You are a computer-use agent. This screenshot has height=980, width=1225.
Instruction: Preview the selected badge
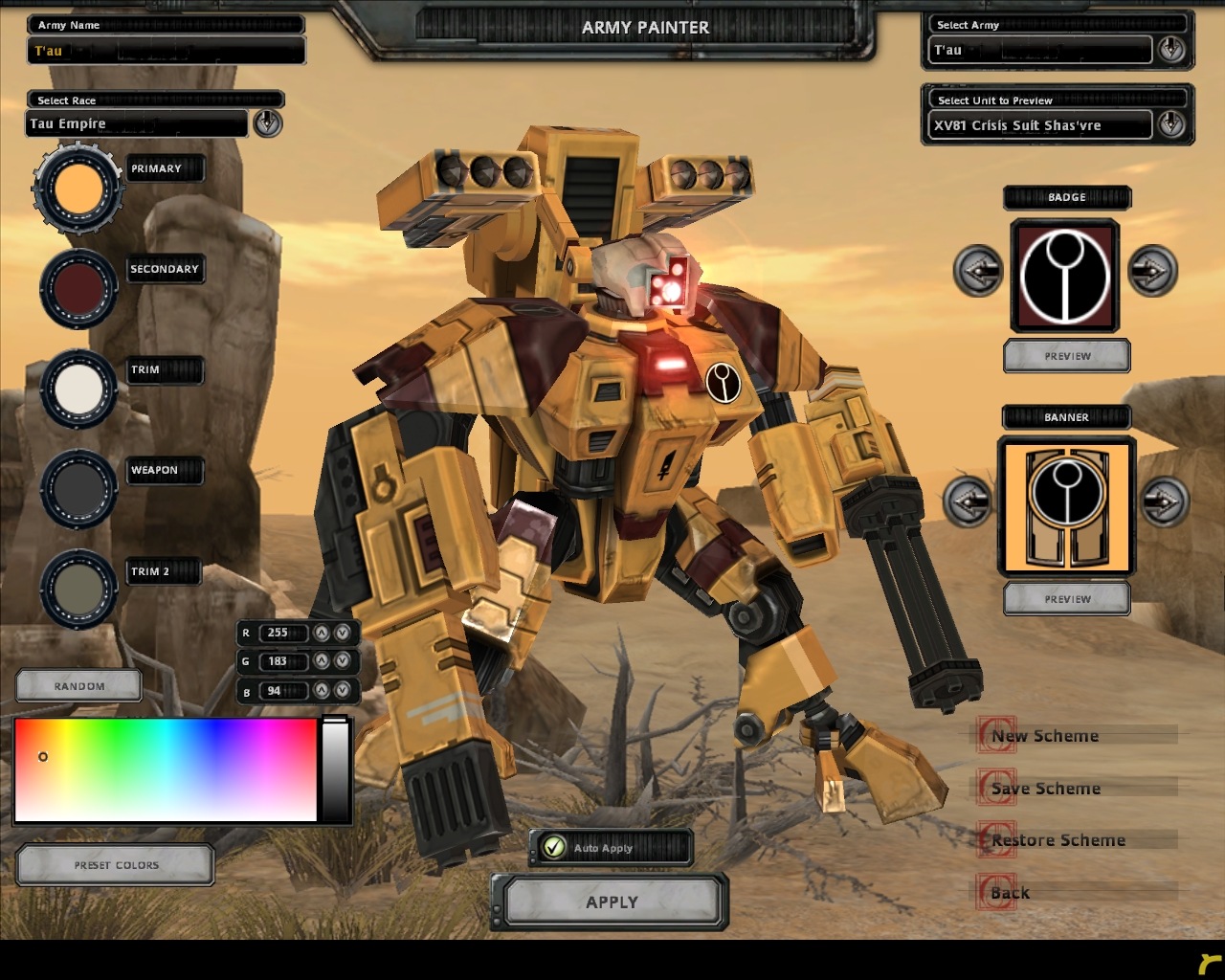pyautogui.click(x=1066, y=356)
